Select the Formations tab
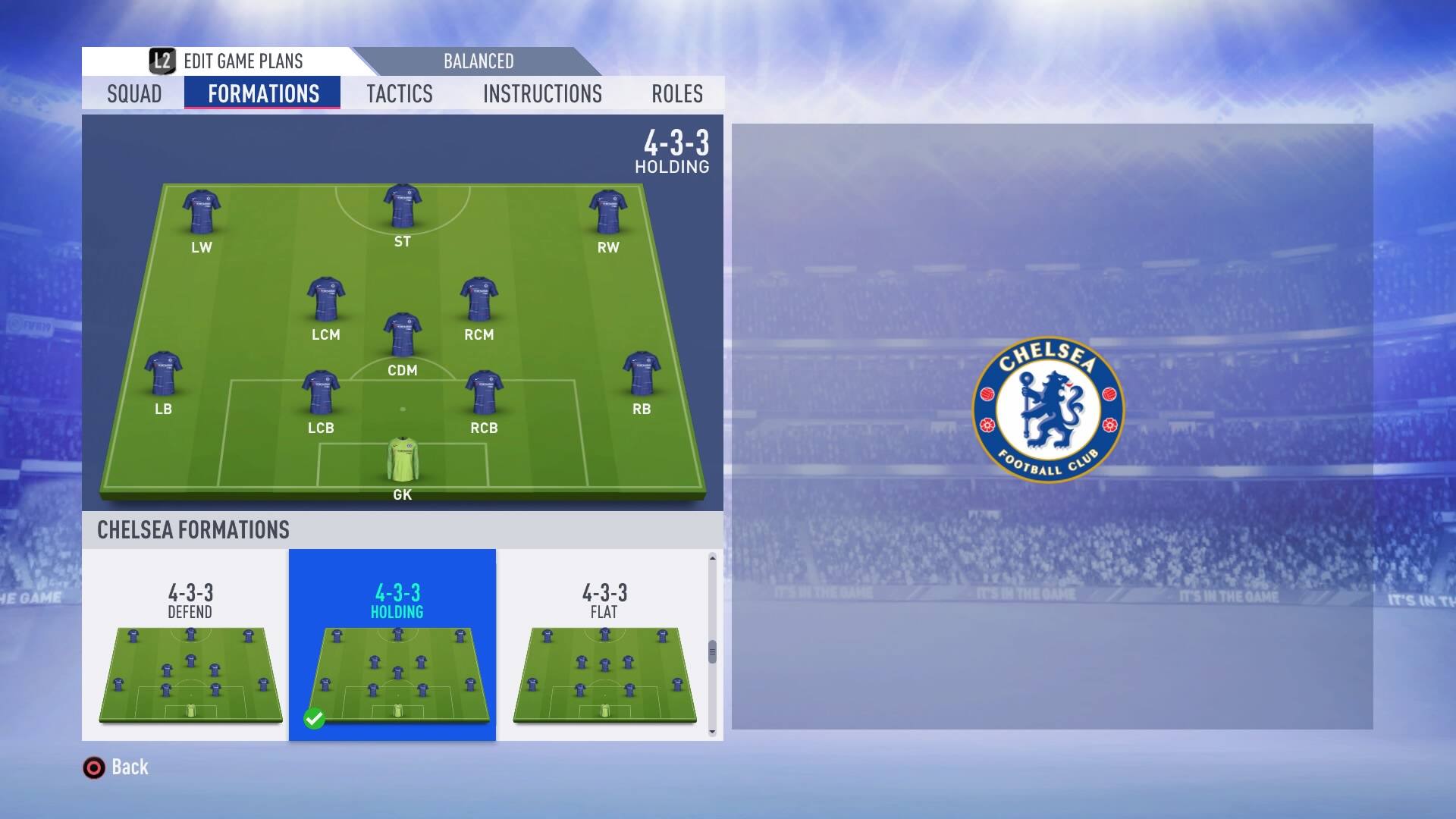The width and height of the screenshot is (1456, 819). click(263, 93)
